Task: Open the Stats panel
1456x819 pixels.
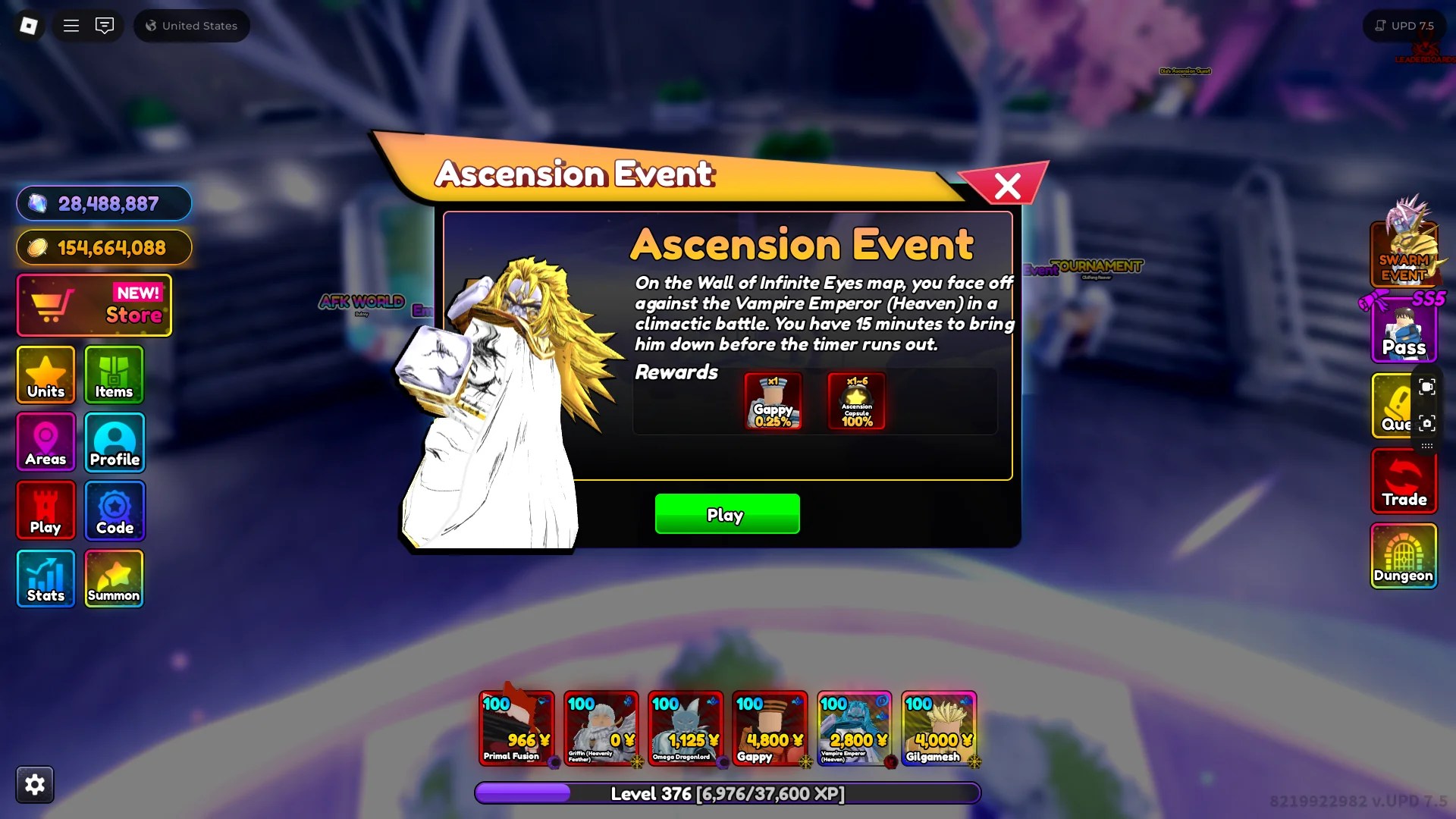Action: pyautogui.click(x=45, y=578)
